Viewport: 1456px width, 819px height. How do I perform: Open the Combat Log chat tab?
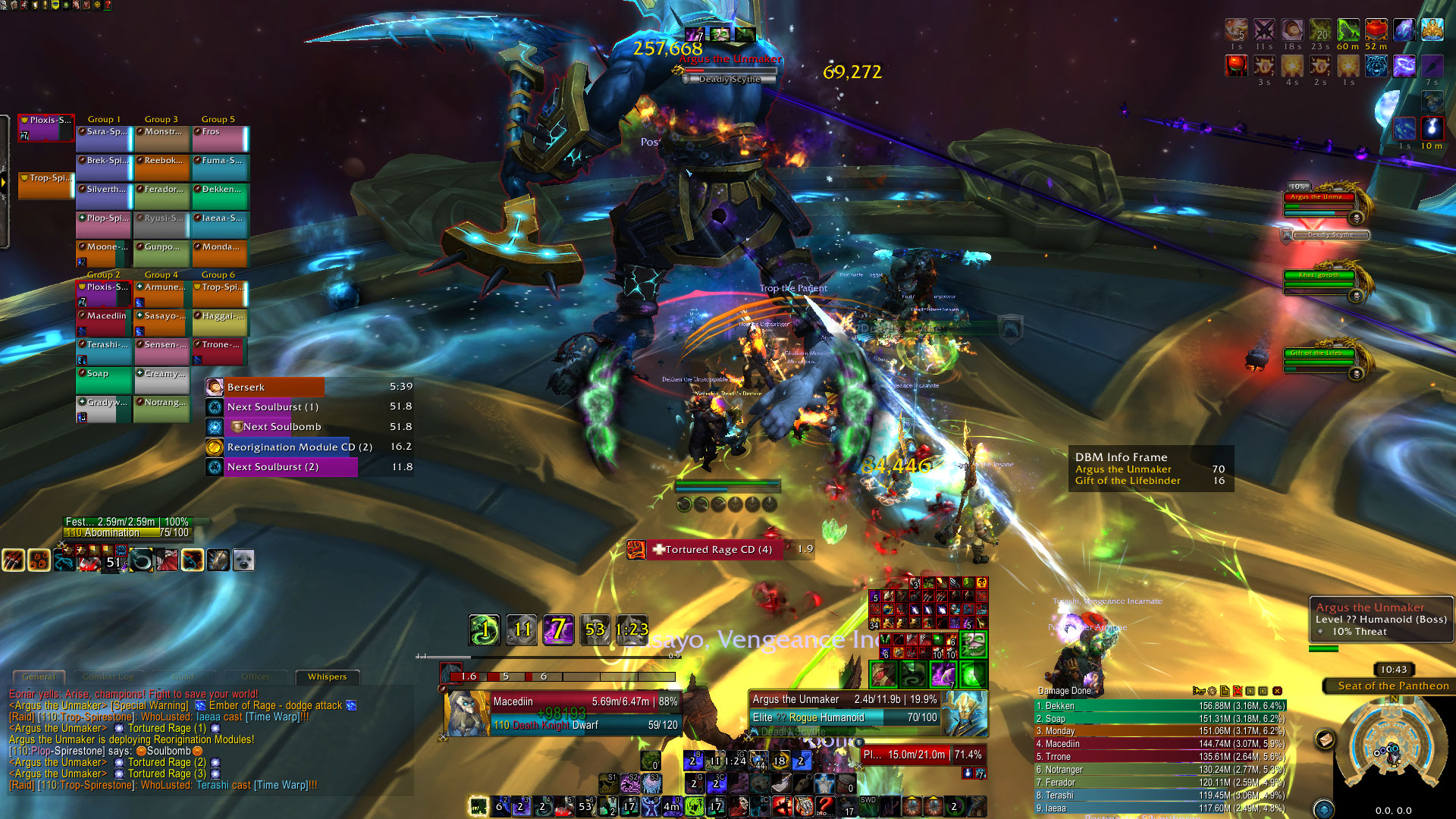(x=108, y=676)
